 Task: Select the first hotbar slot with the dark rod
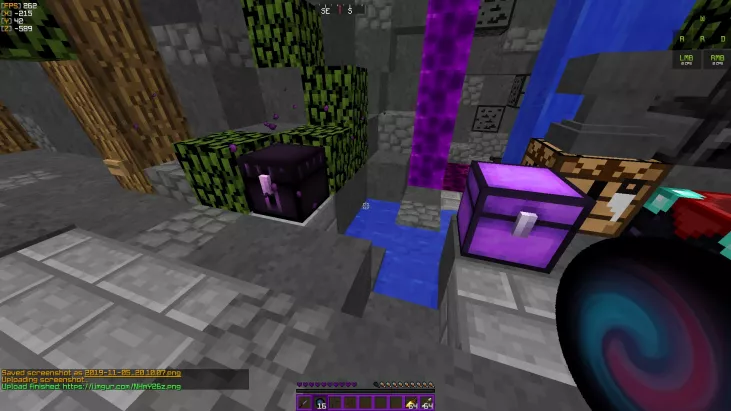point(306,402)
